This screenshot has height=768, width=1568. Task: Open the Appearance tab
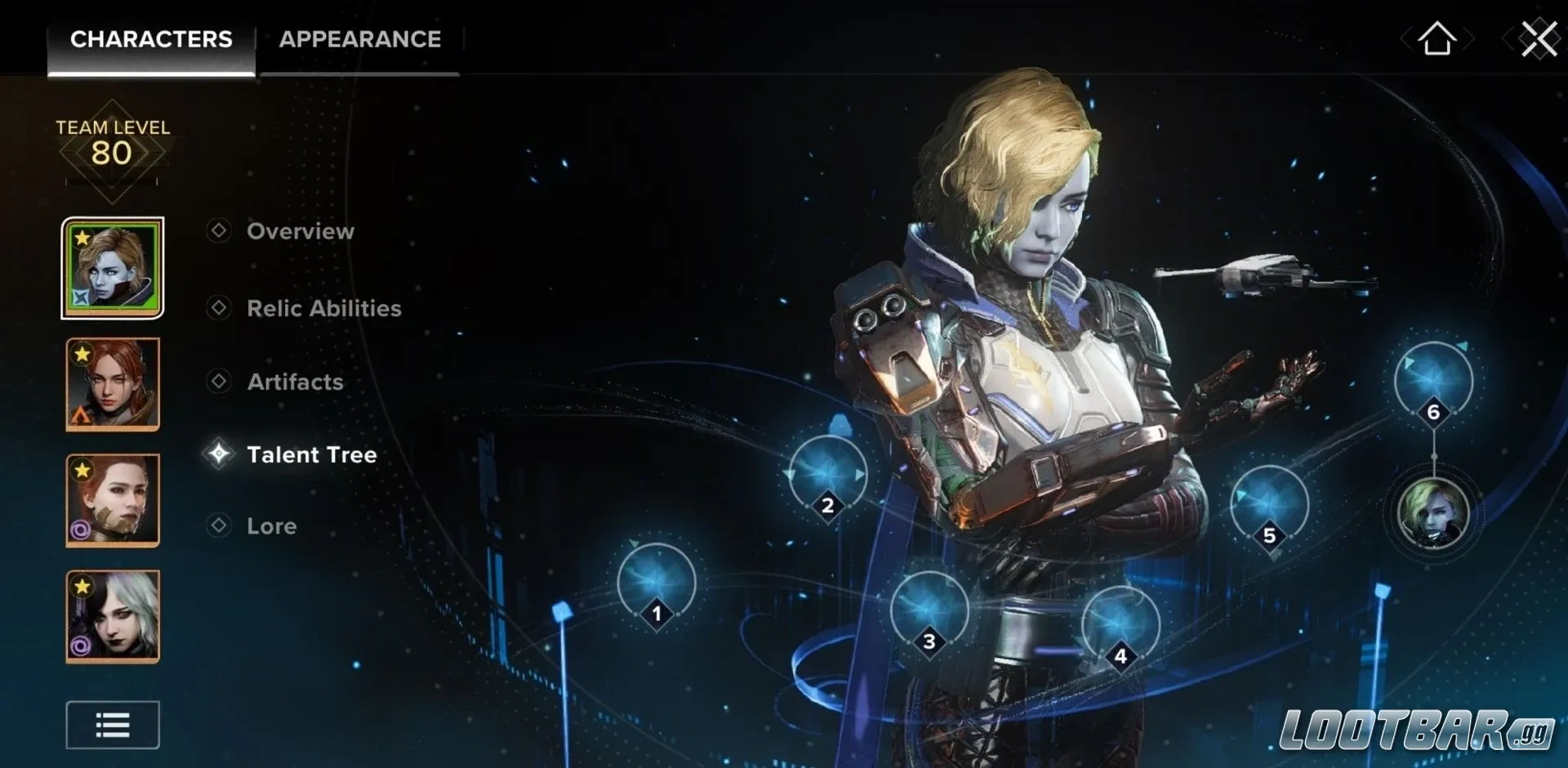(x=359, y=39)
